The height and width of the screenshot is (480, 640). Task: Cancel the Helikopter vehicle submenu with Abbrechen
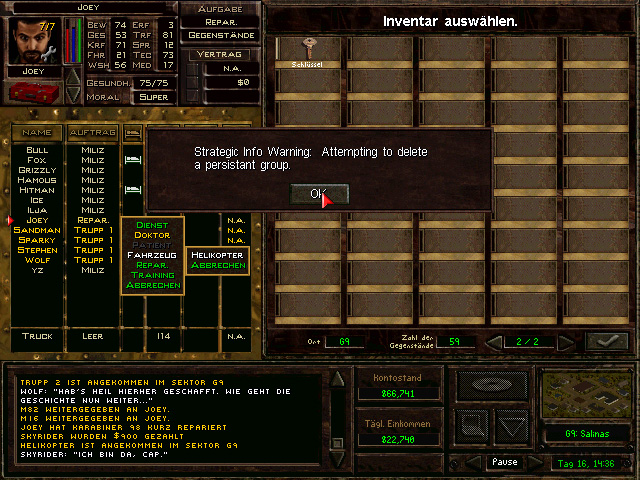(x=218, y=266)
